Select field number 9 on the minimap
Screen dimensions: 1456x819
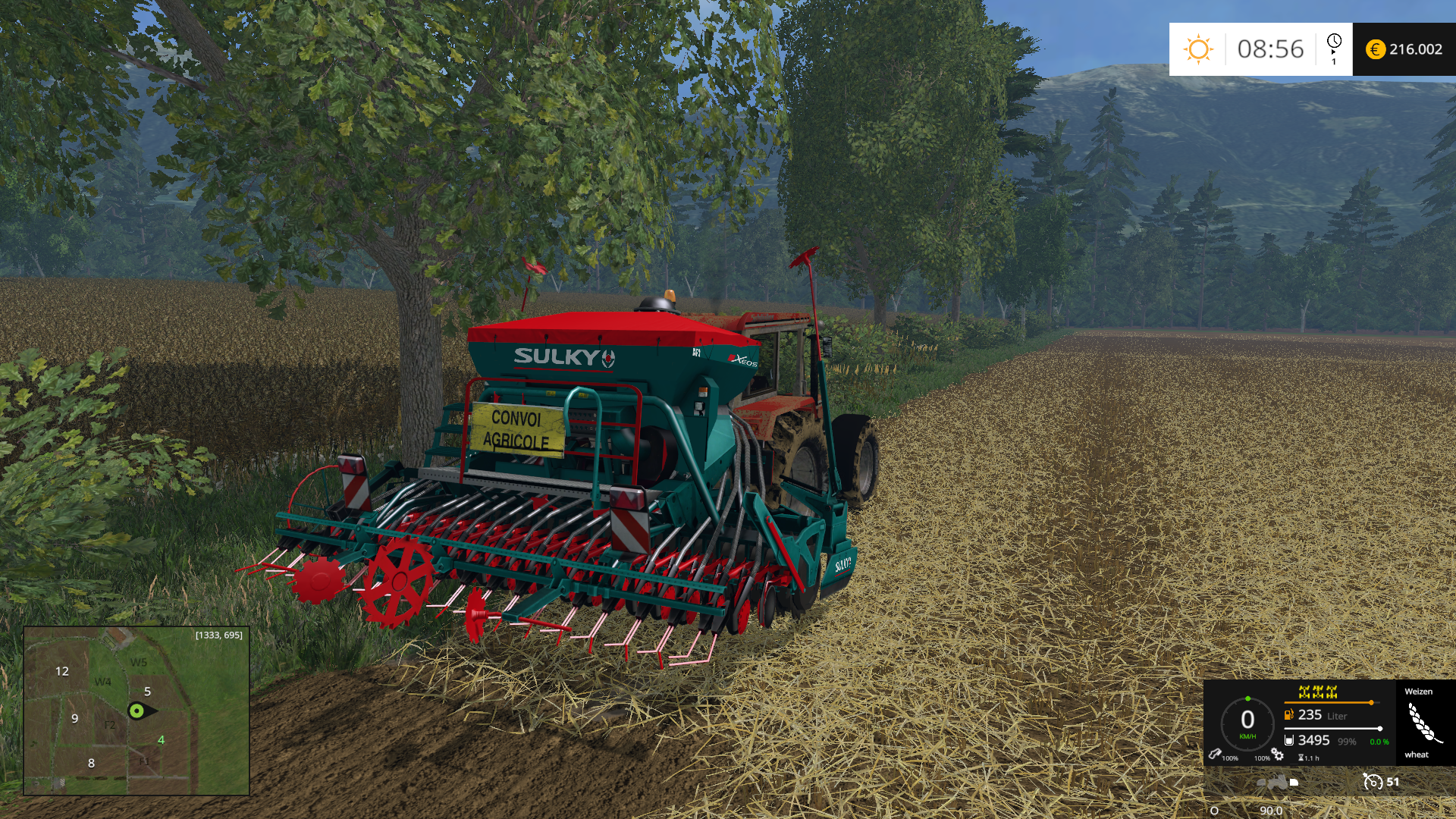(74, 718)
